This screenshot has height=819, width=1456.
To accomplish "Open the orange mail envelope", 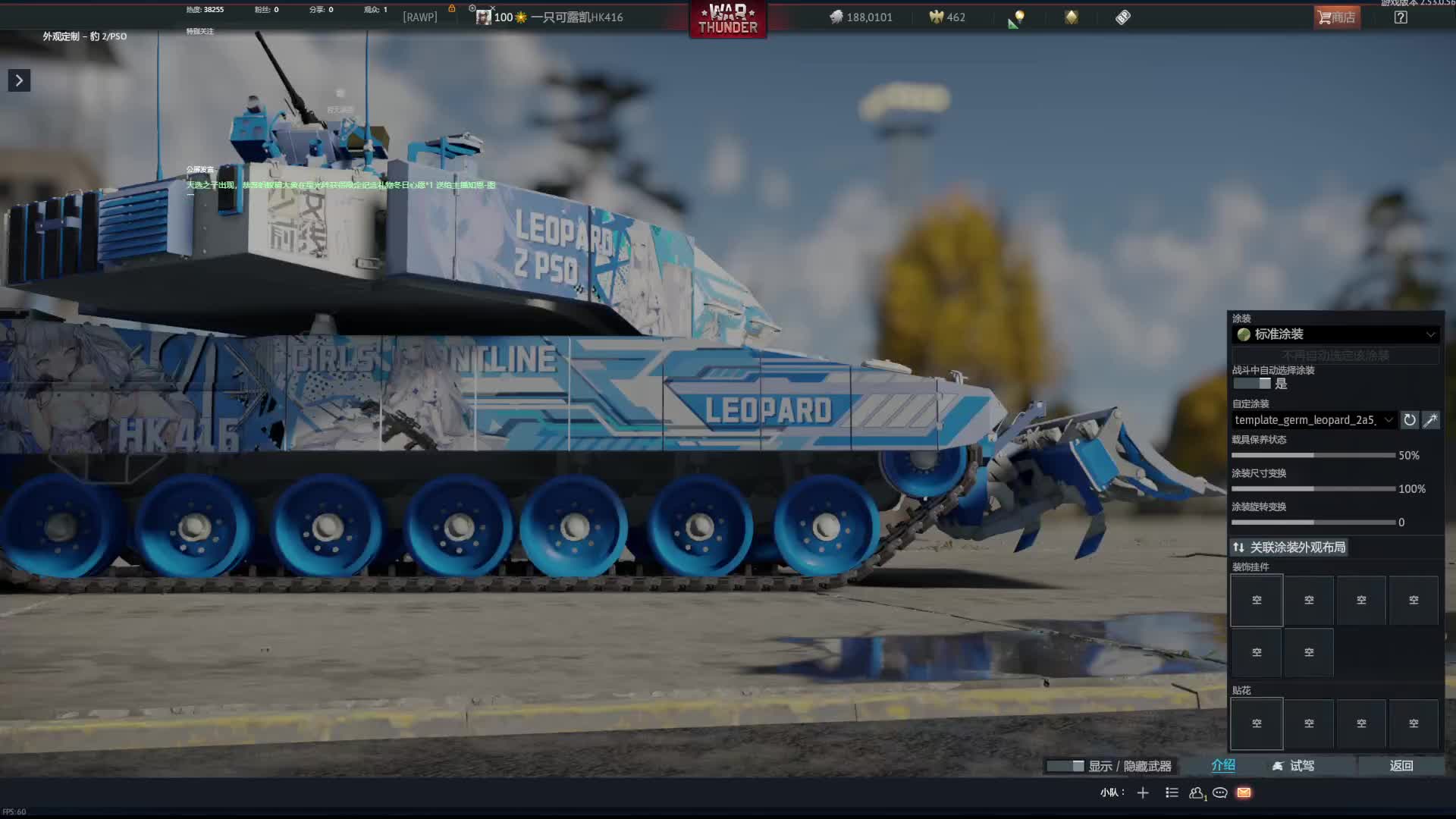I will [1244, 793].
